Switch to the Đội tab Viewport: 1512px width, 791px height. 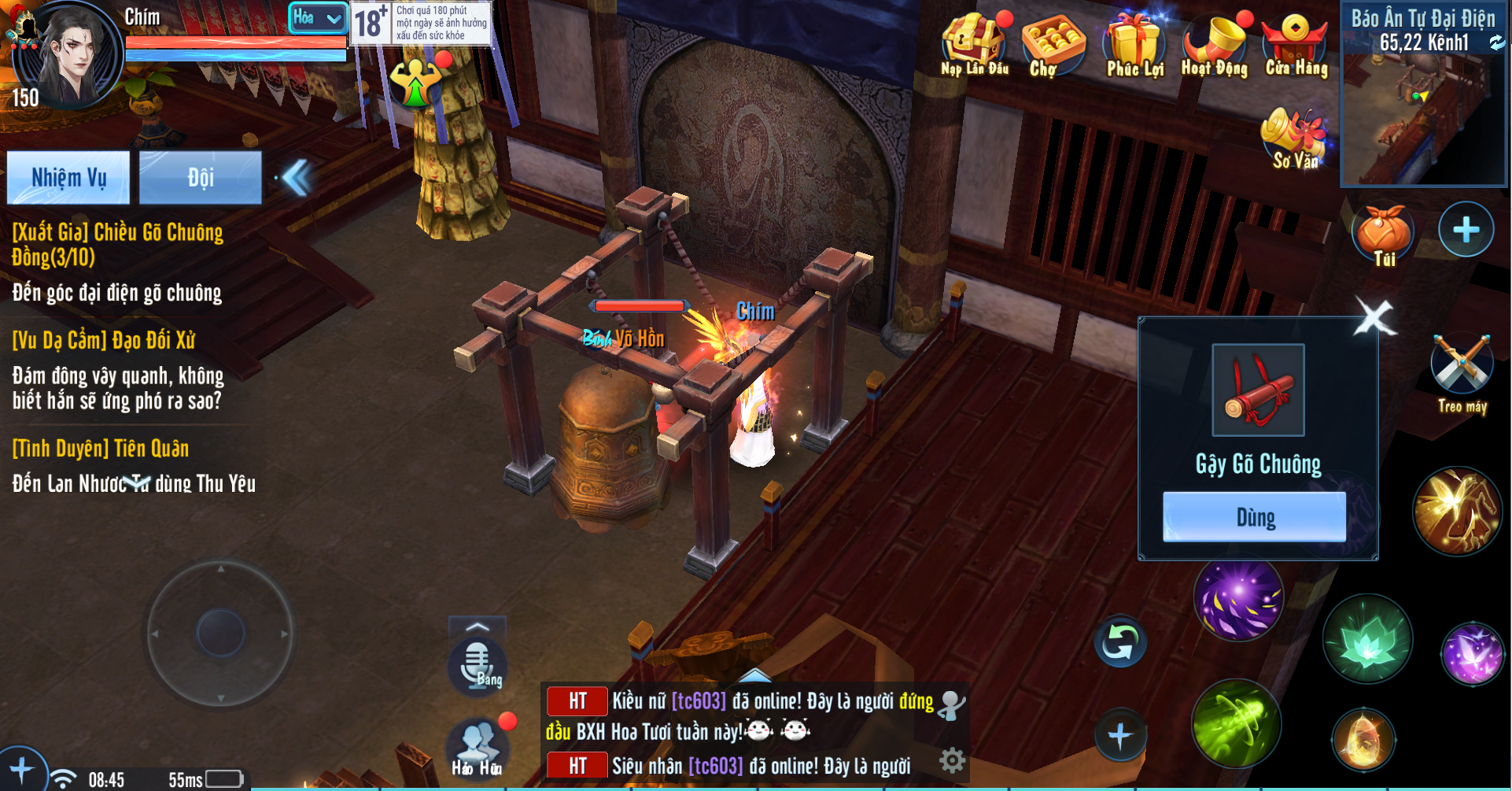click(201, 178)
